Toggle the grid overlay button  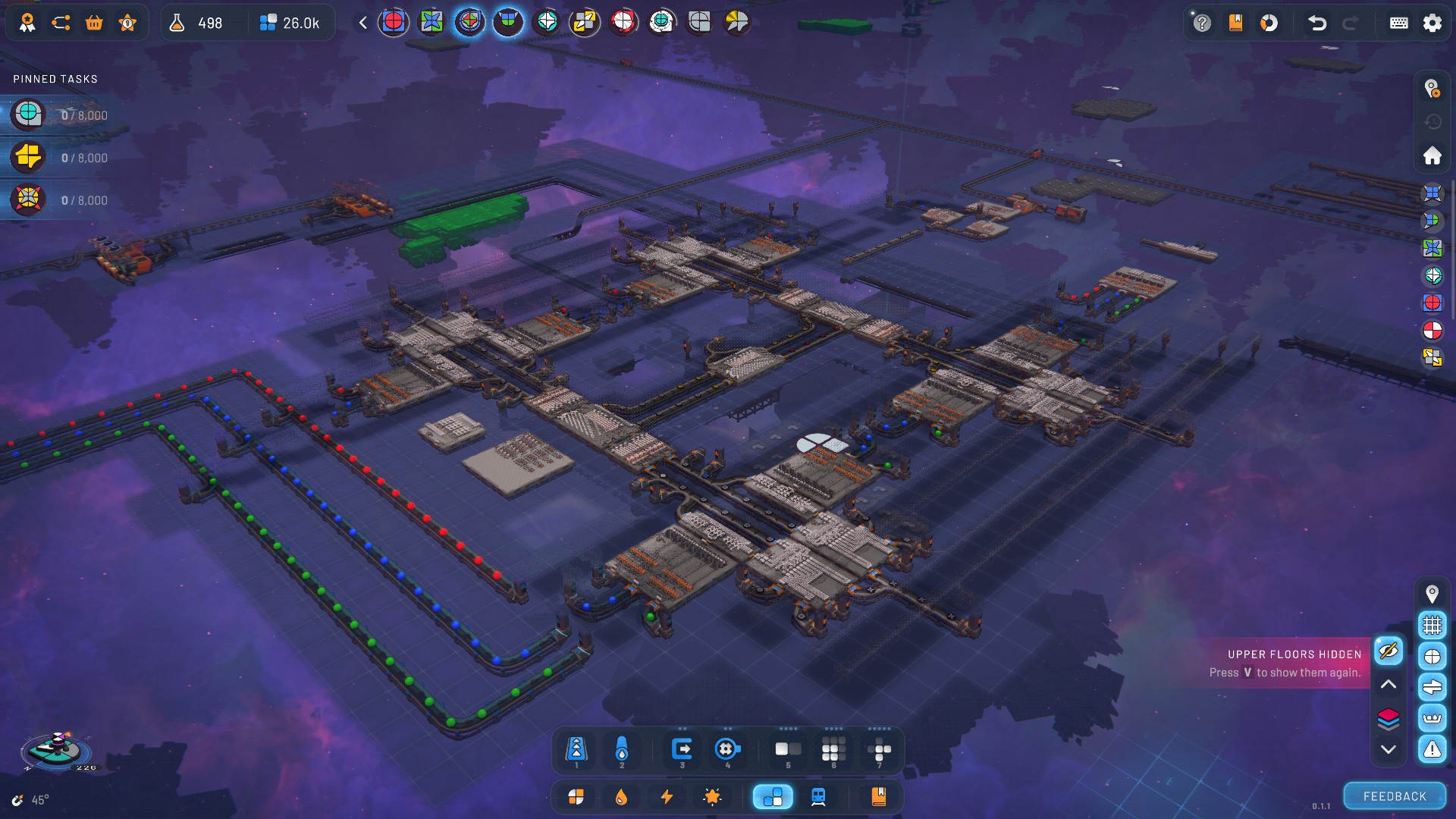(x=1432, y=625)
